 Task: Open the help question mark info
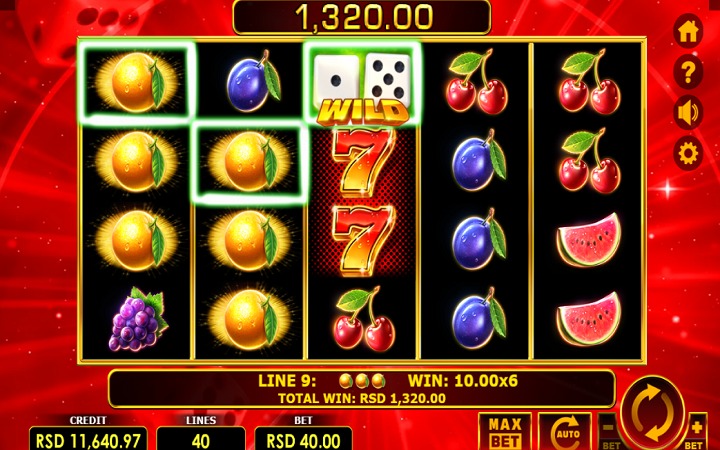coord(688,72)
